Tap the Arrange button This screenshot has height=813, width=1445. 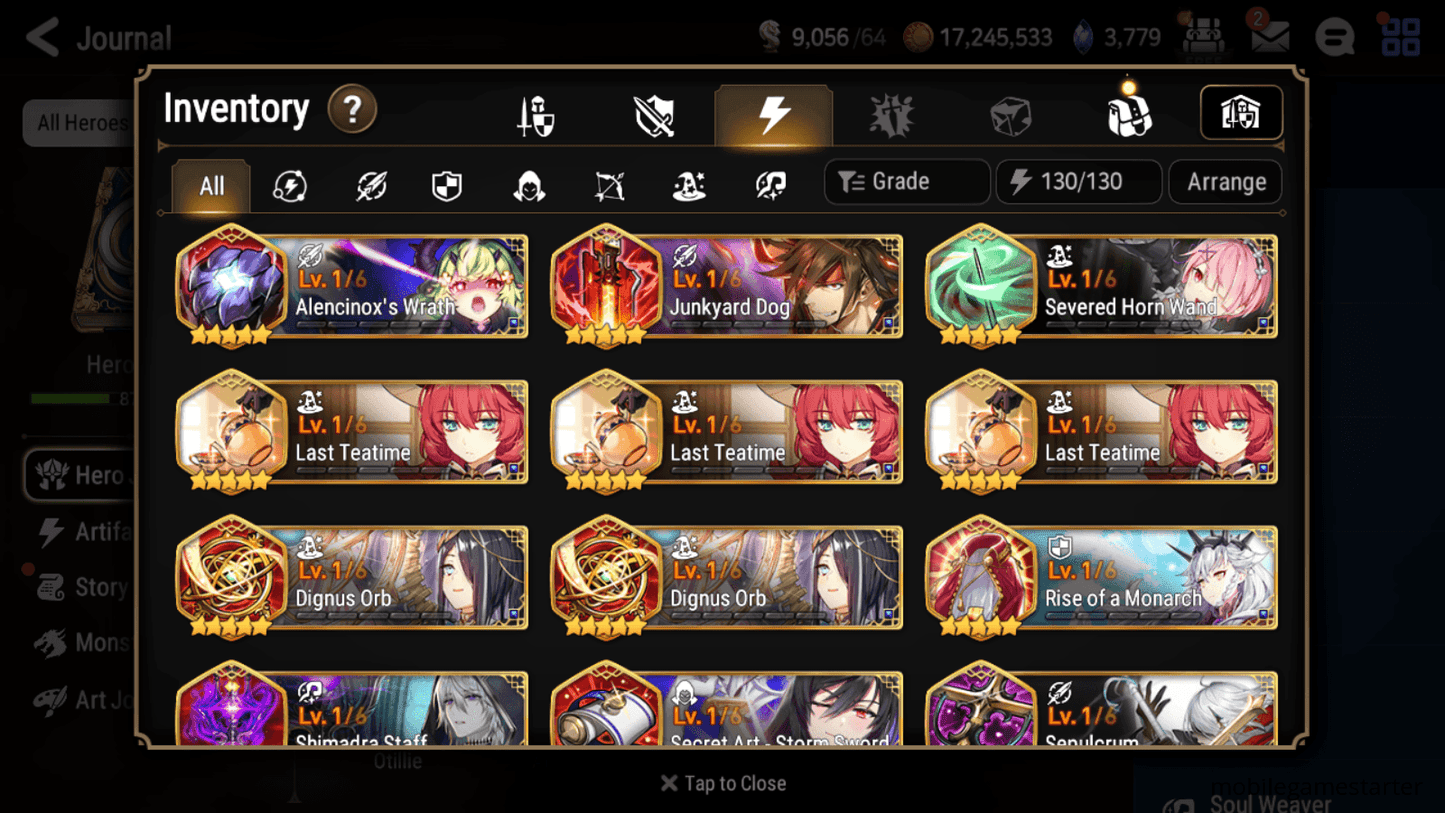click(x=1225, y=182)
